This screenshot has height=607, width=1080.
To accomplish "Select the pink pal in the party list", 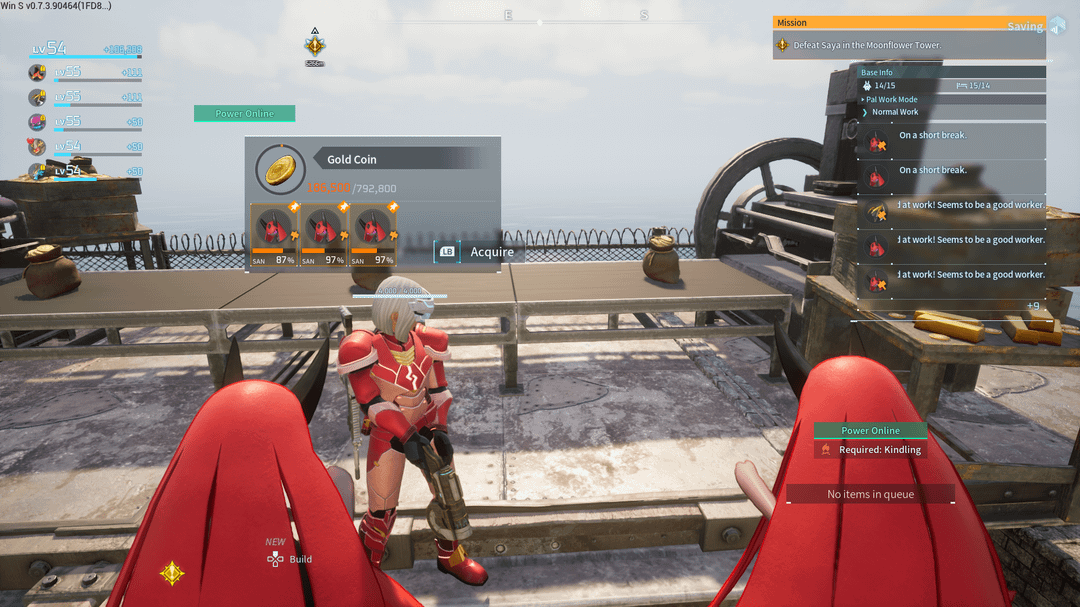I will (x=37, y=122).
